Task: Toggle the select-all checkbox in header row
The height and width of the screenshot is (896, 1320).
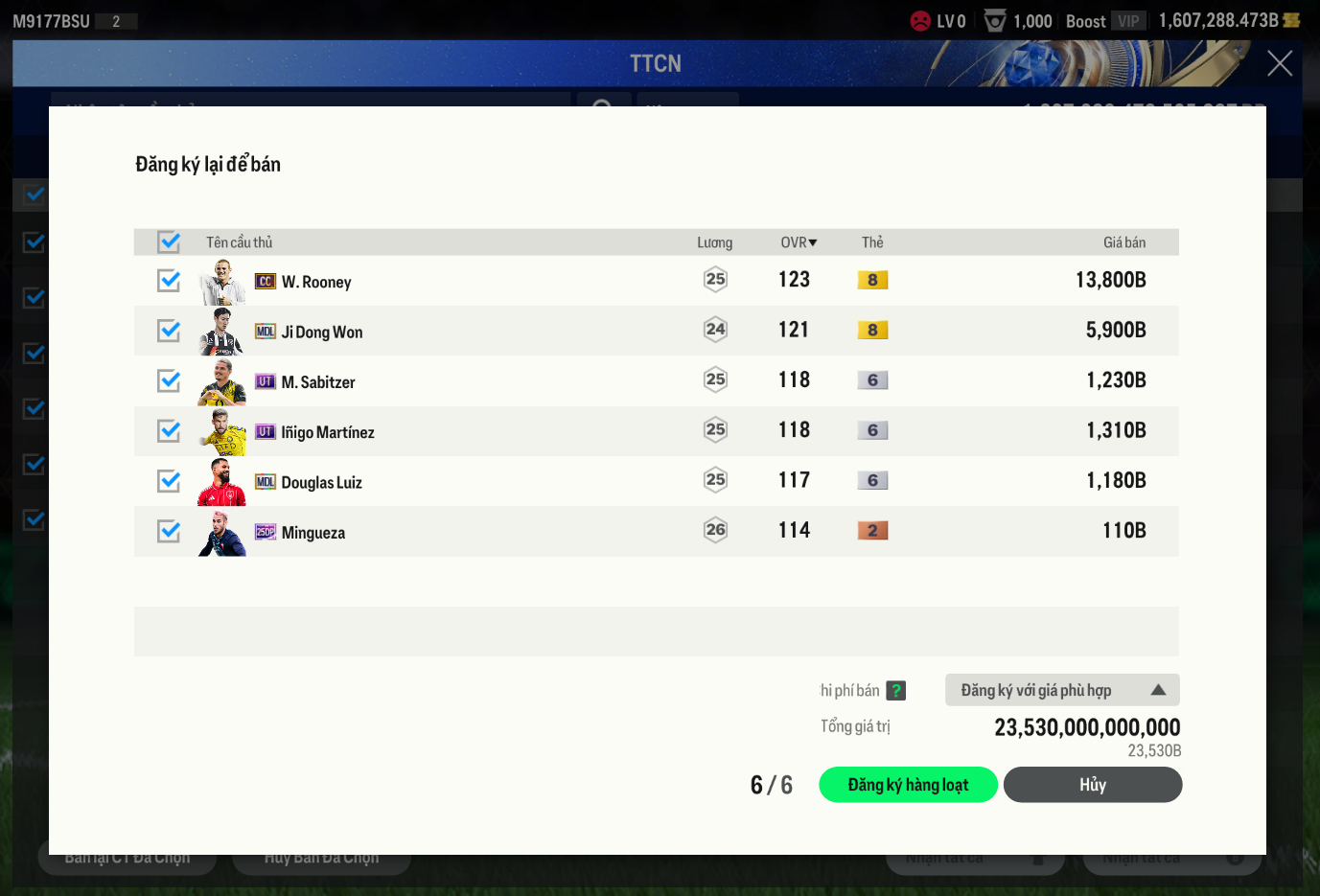Action: tap(170, 241)
